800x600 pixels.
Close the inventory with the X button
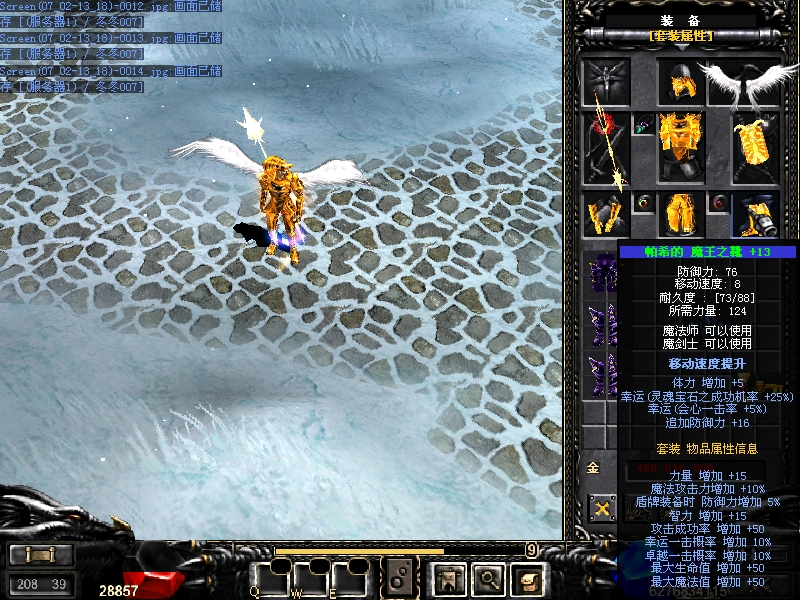[602, 508]
